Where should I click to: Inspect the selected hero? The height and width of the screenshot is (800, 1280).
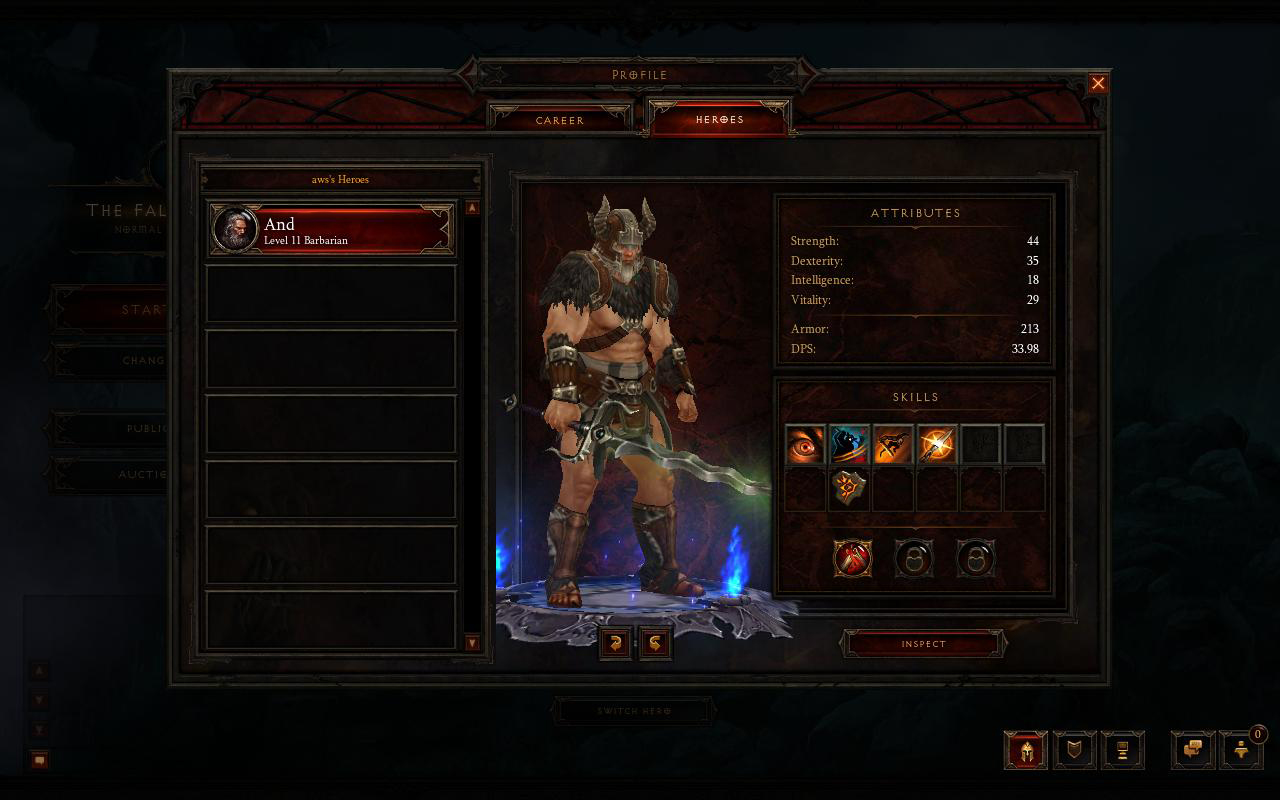923,644
